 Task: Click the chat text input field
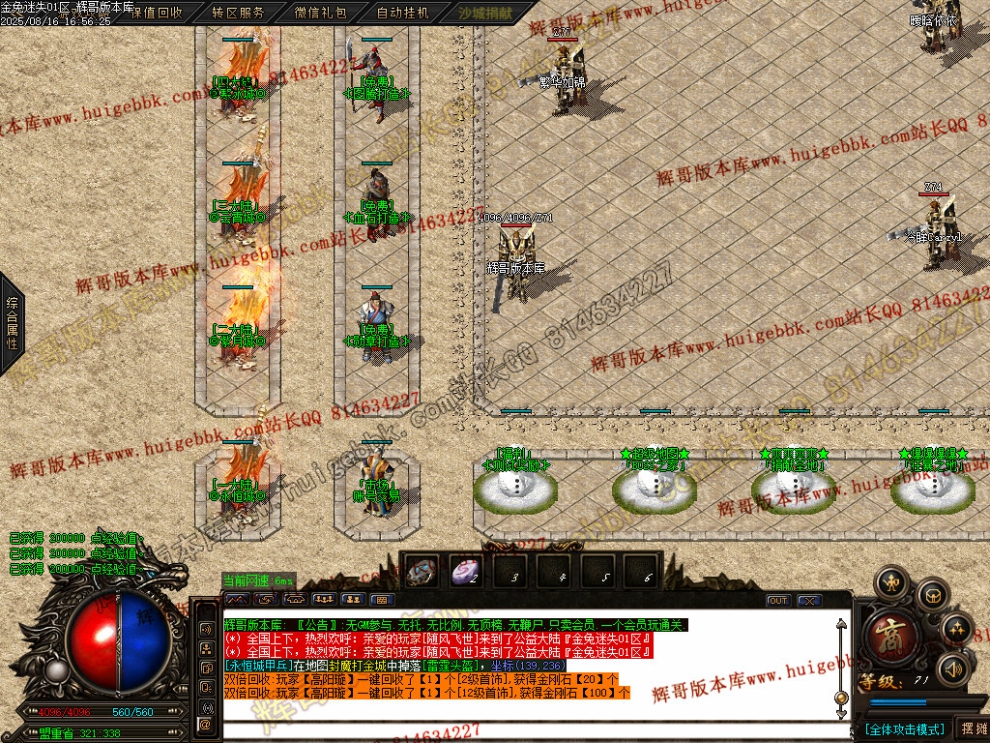coord(530,729)
